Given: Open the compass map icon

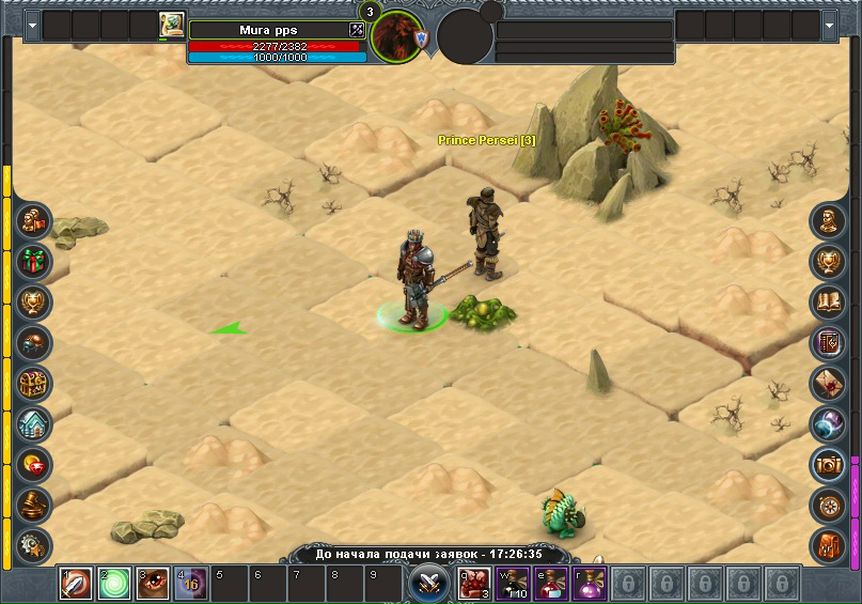Looking at the screenshot, I should (x=829, y=505).
